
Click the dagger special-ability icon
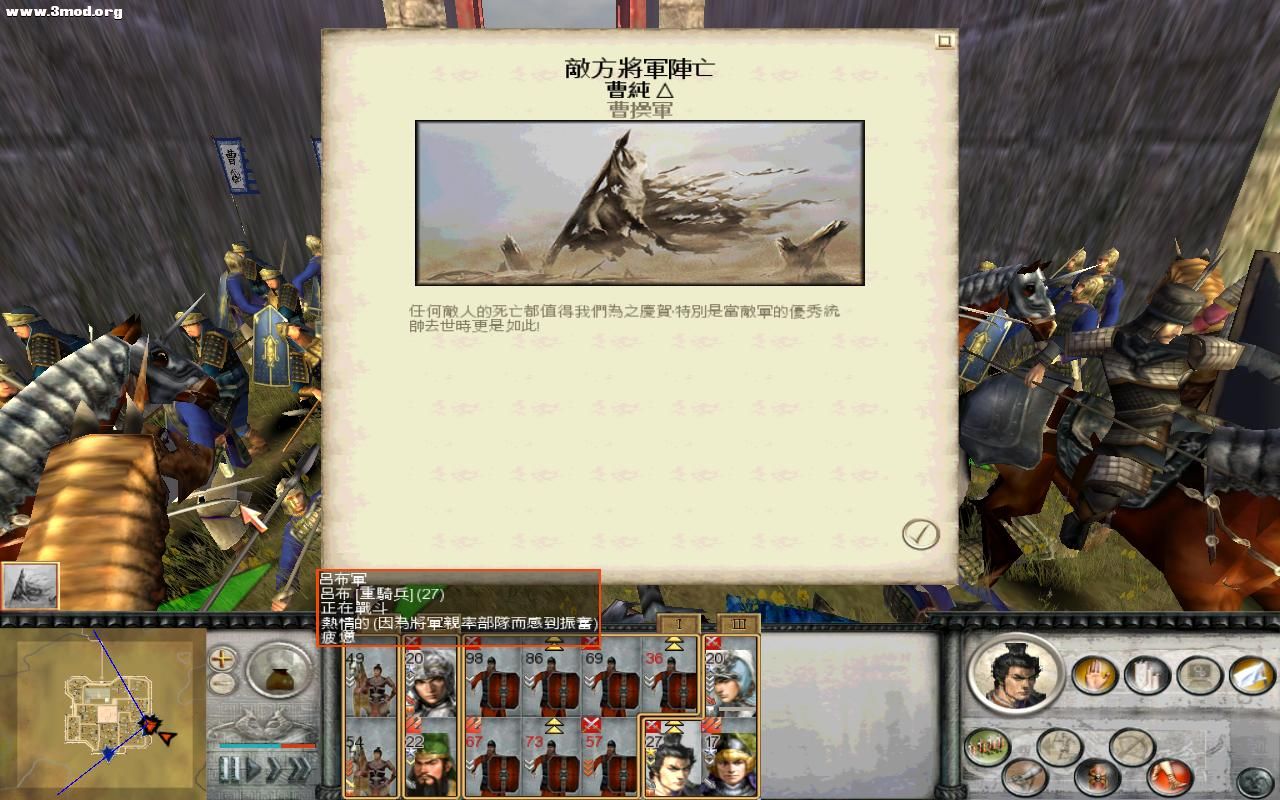1024,777
